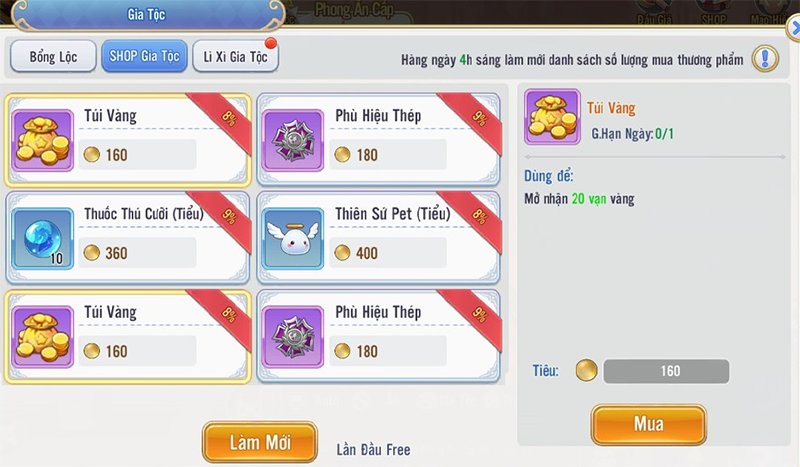Open the Lì Xì Gia Tộc tab
This screenshot has width=800, height=467.
(235, 57)
